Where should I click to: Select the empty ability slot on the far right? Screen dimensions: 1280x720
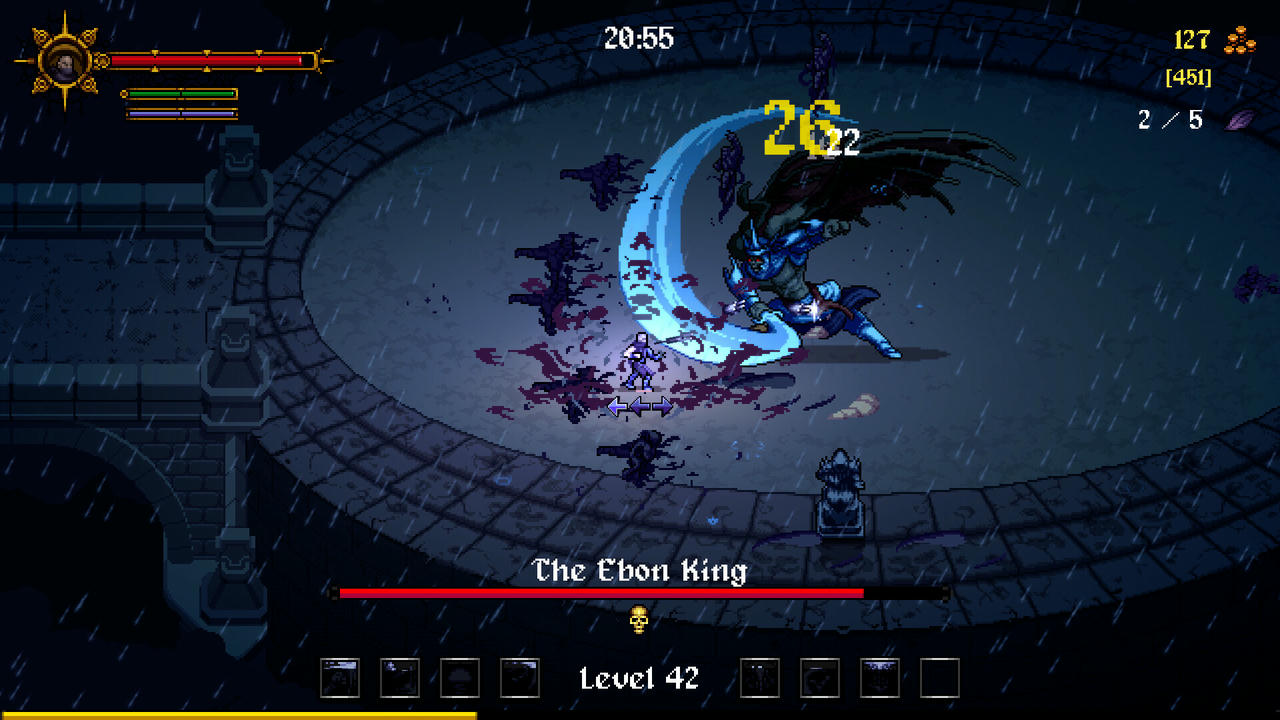938,677
